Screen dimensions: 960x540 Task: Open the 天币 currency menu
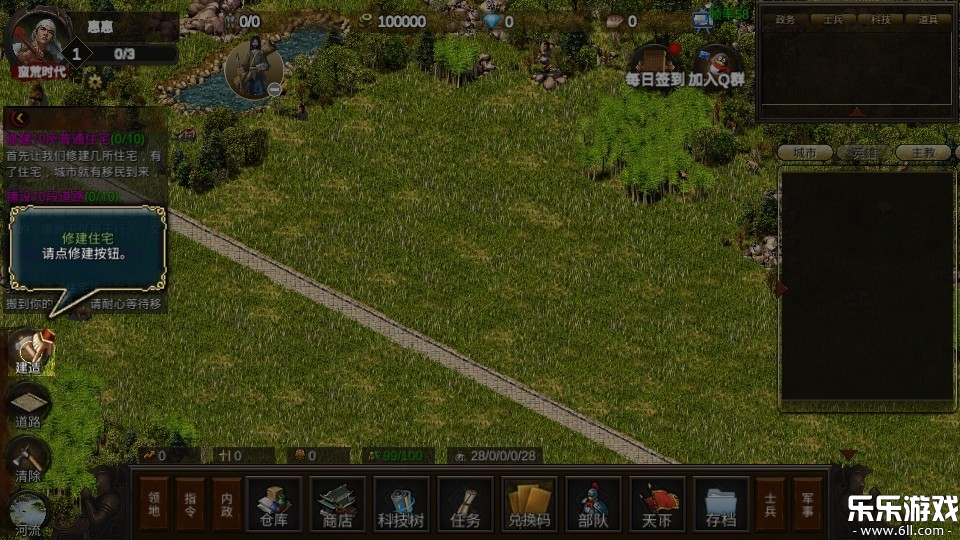pyautogui.click(x=657, y=503)
